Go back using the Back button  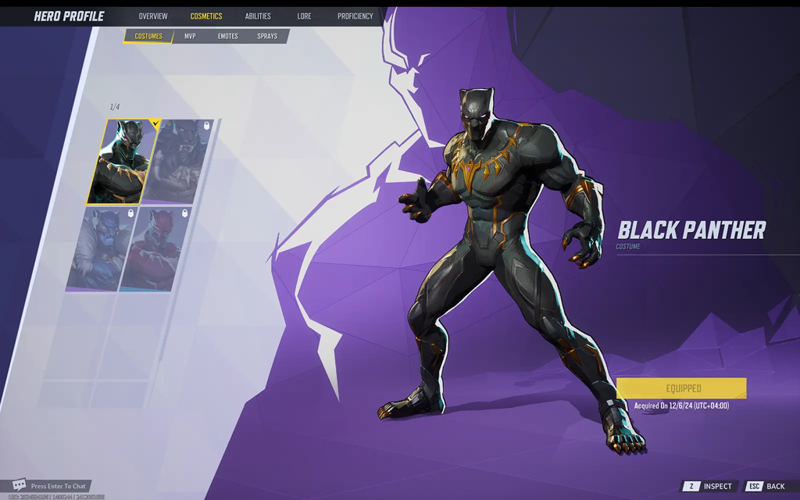point(767,486)
